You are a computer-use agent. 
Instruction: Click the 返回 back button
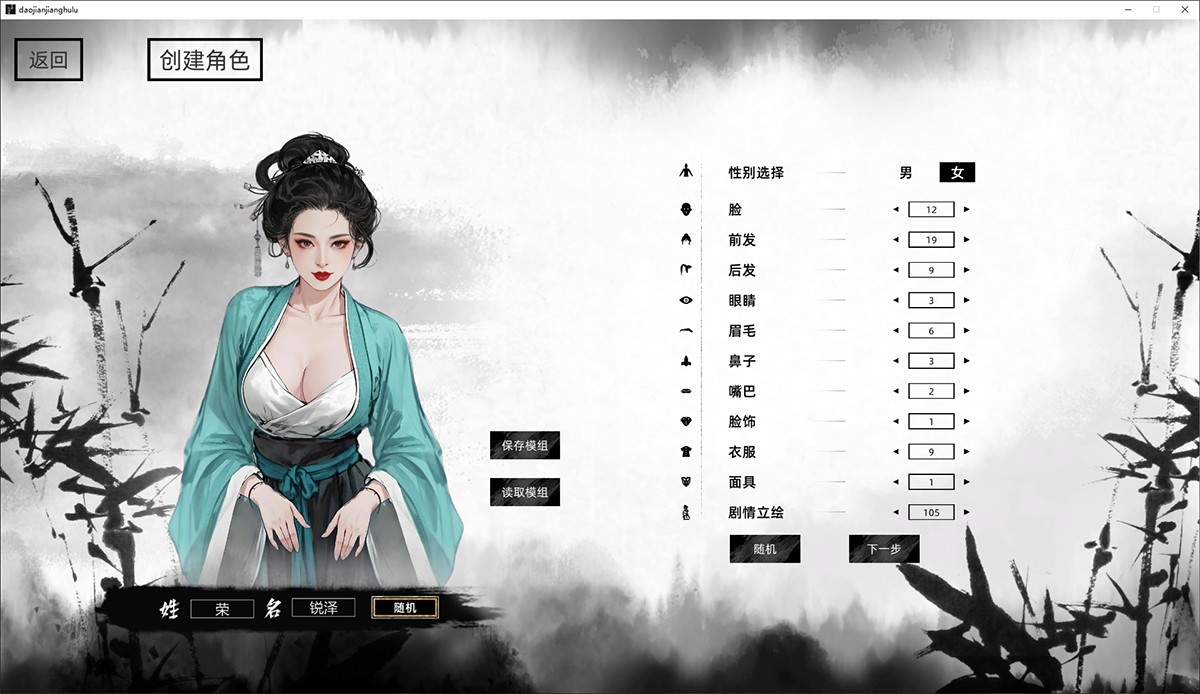tap(48, 60)
